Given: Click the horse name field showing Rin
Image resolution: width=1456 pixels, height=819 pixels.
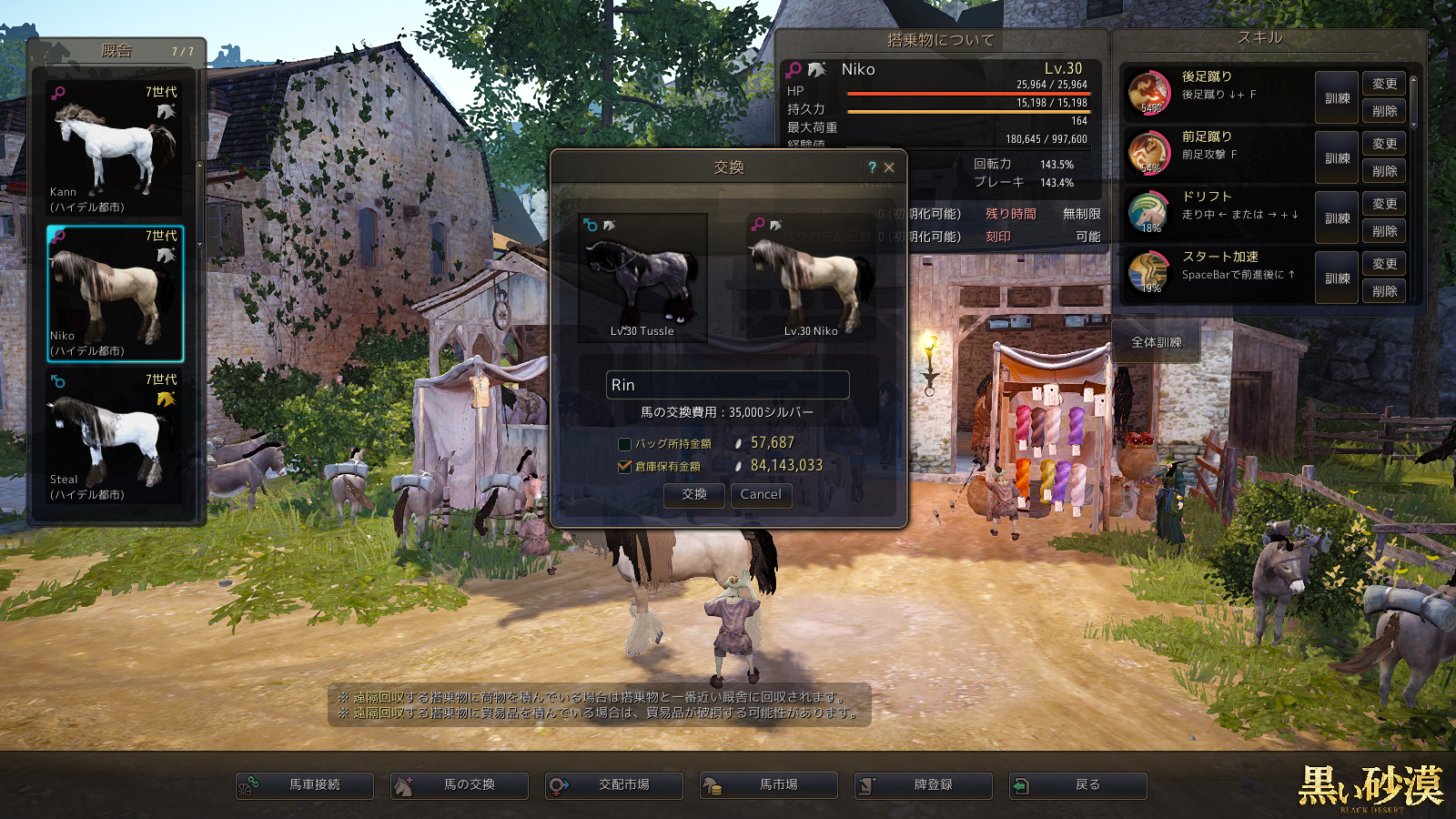Looking at the screenshot, I should 727,385.
